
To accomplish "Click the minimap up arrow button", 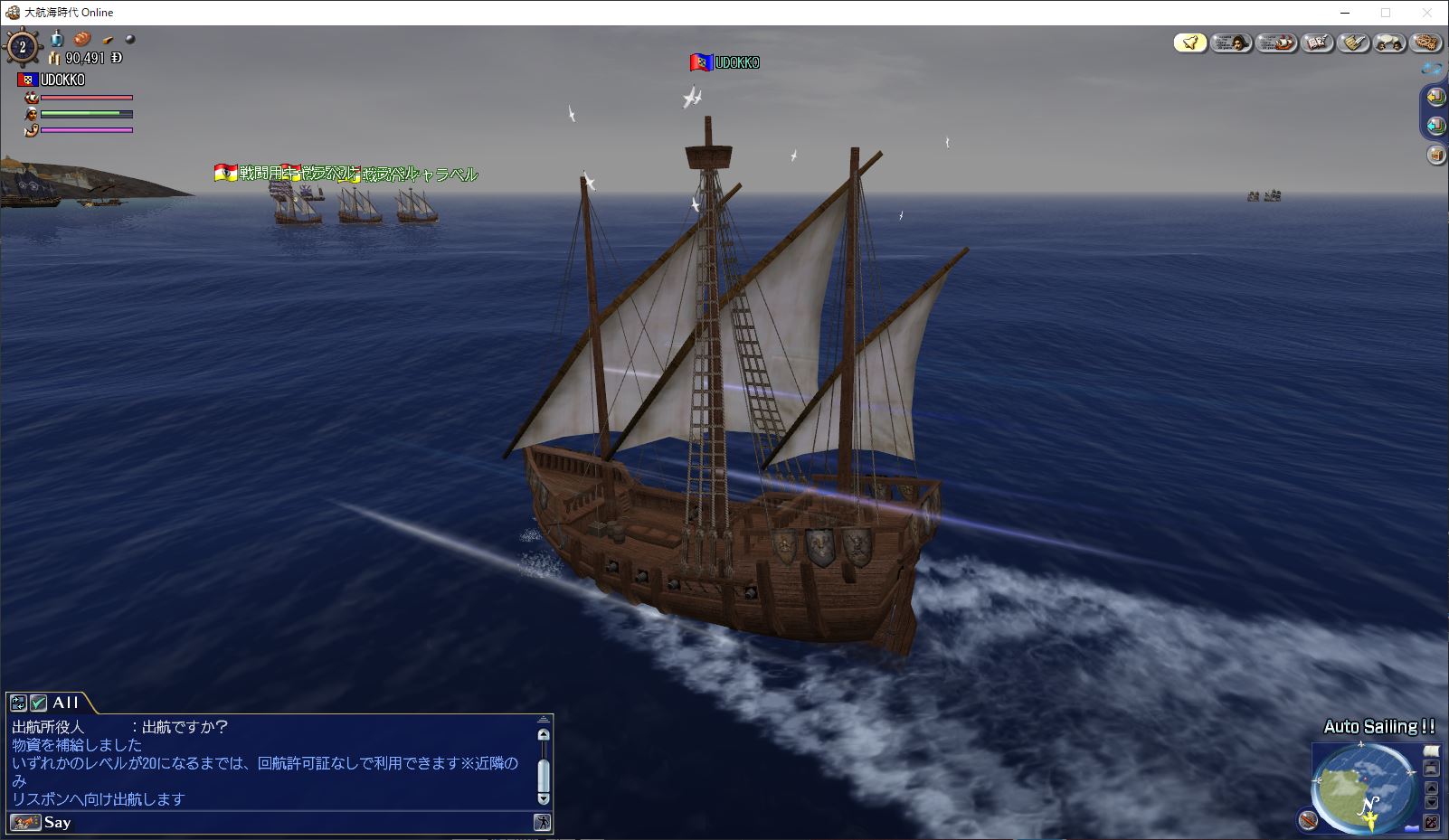I will pyautogui.click(x=1431, y=788).
